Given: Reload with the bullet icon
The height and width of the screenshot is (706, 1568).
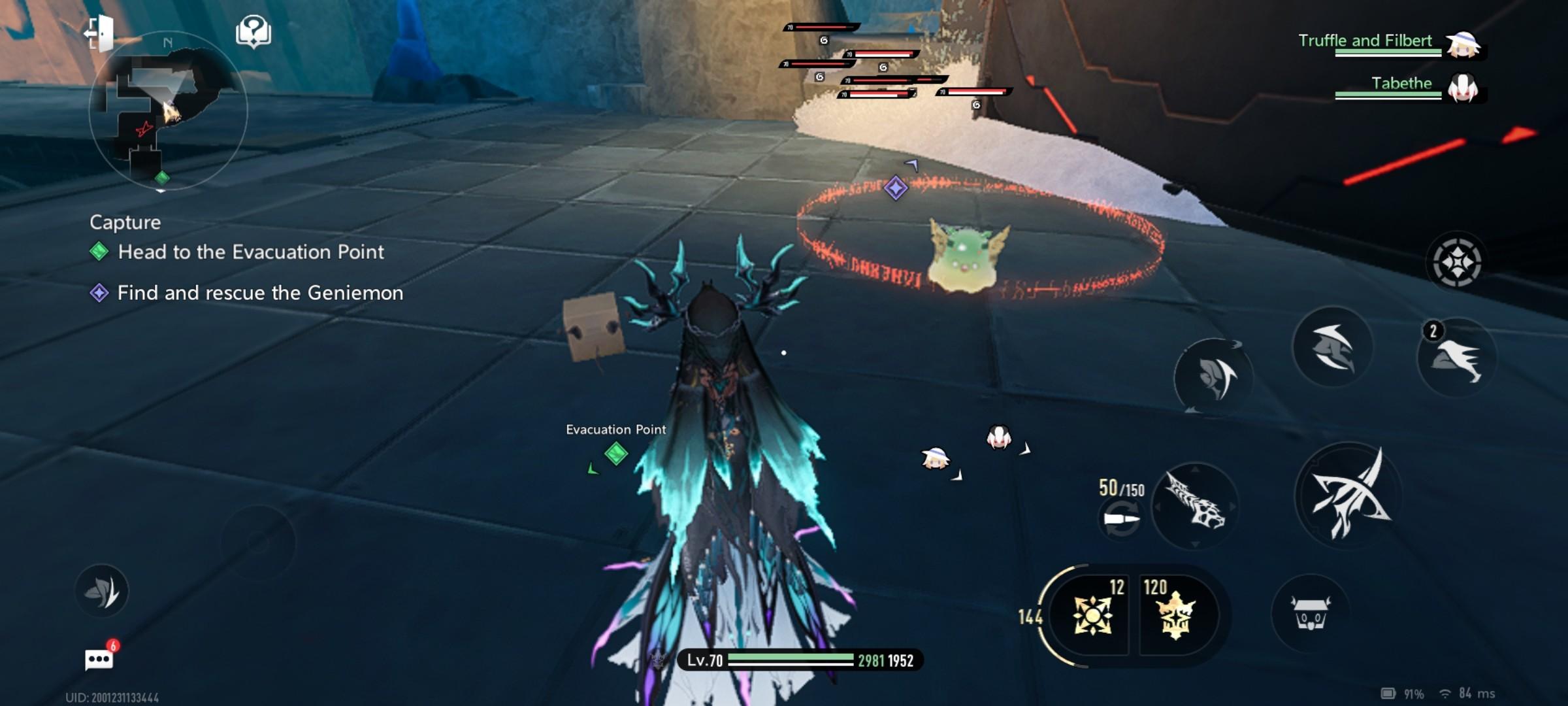Looking at the screenshot, I should (x=1121, y=520).
